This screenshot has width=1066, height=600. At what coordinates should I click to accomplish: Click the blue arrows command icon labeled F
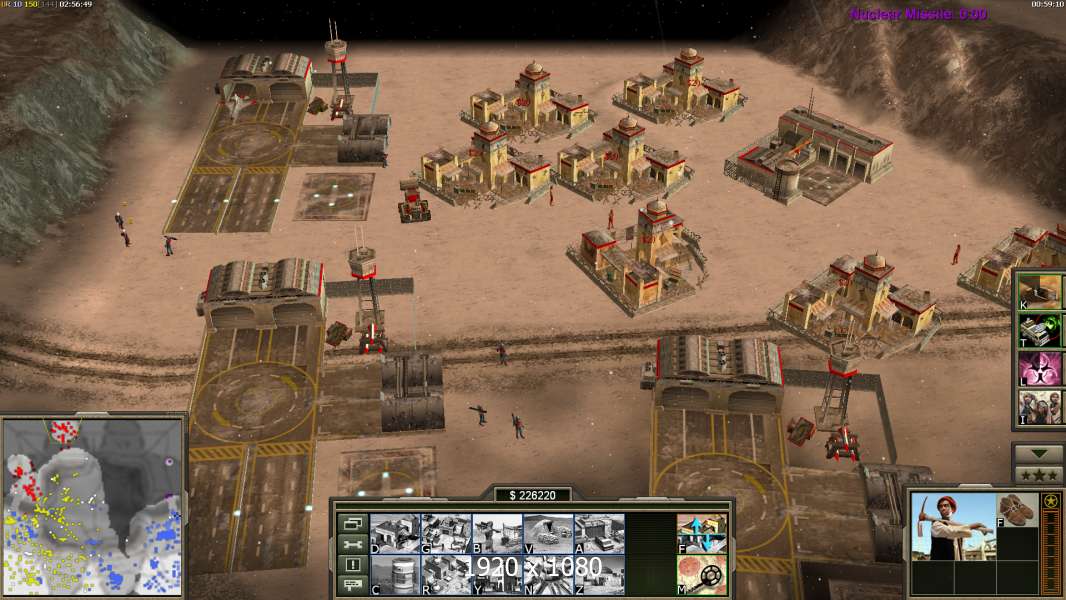click(702, 533)
